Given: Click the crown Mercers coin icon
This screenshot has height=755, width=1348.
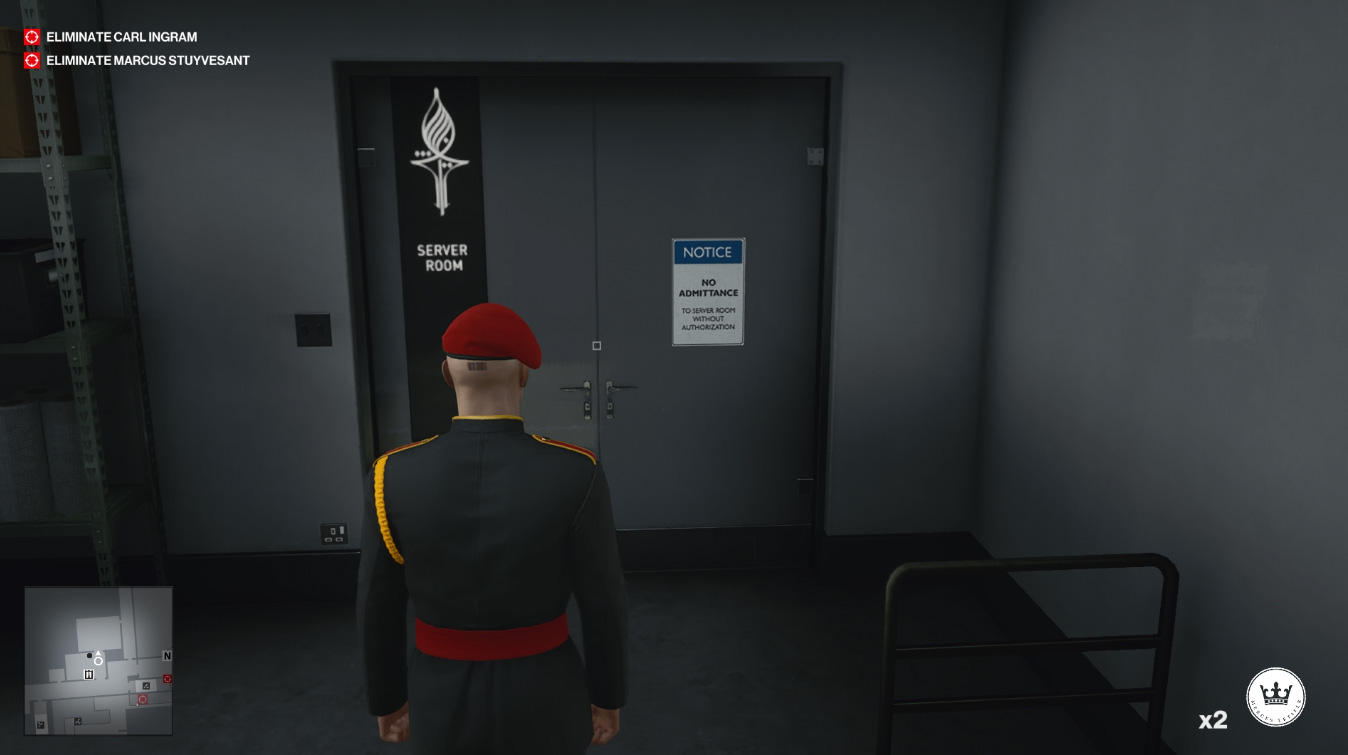Looking at the screenshot, I should [x=1275, y=696].
